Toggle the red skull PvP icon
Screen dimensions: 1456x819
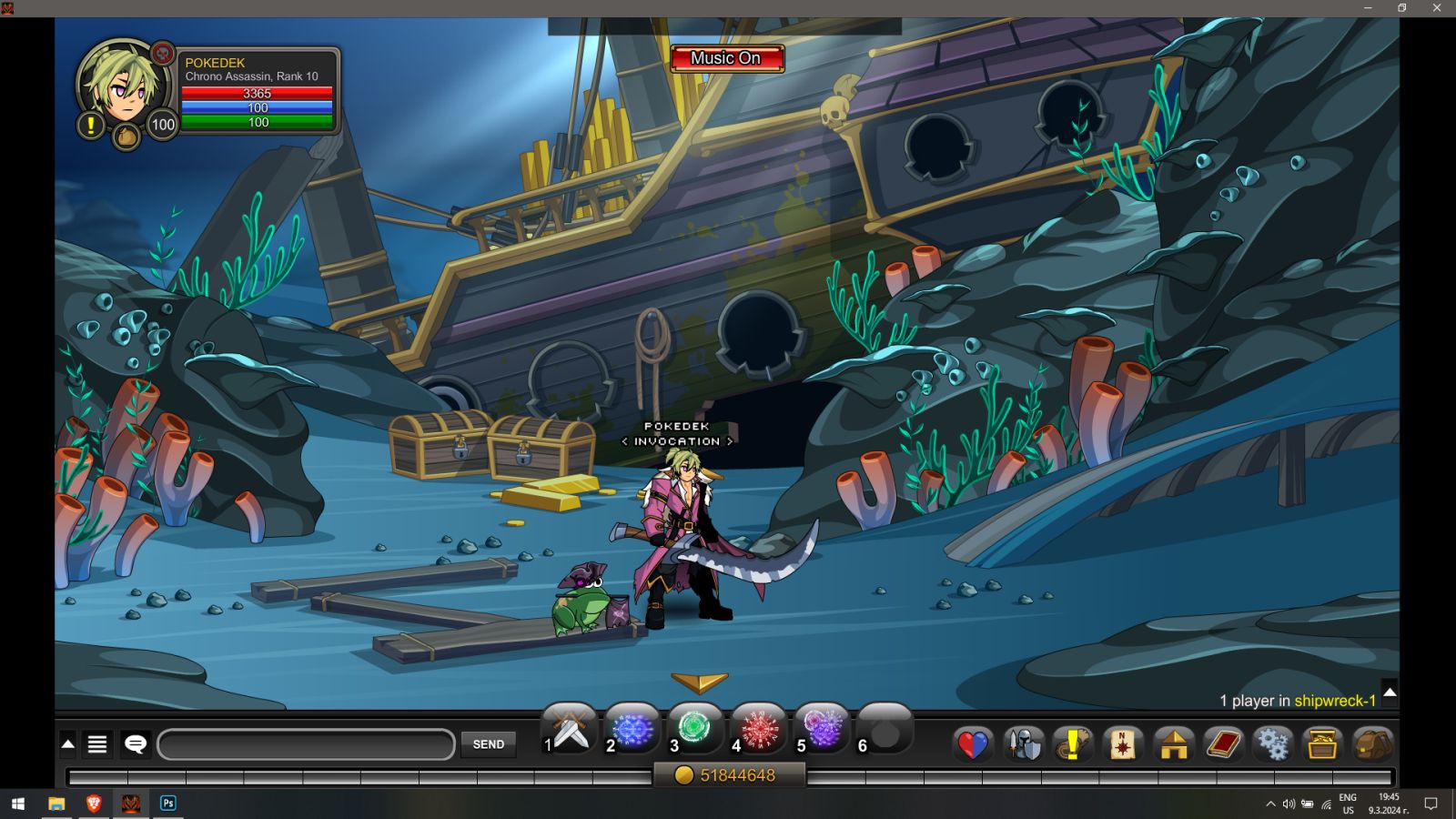(163, 53)
